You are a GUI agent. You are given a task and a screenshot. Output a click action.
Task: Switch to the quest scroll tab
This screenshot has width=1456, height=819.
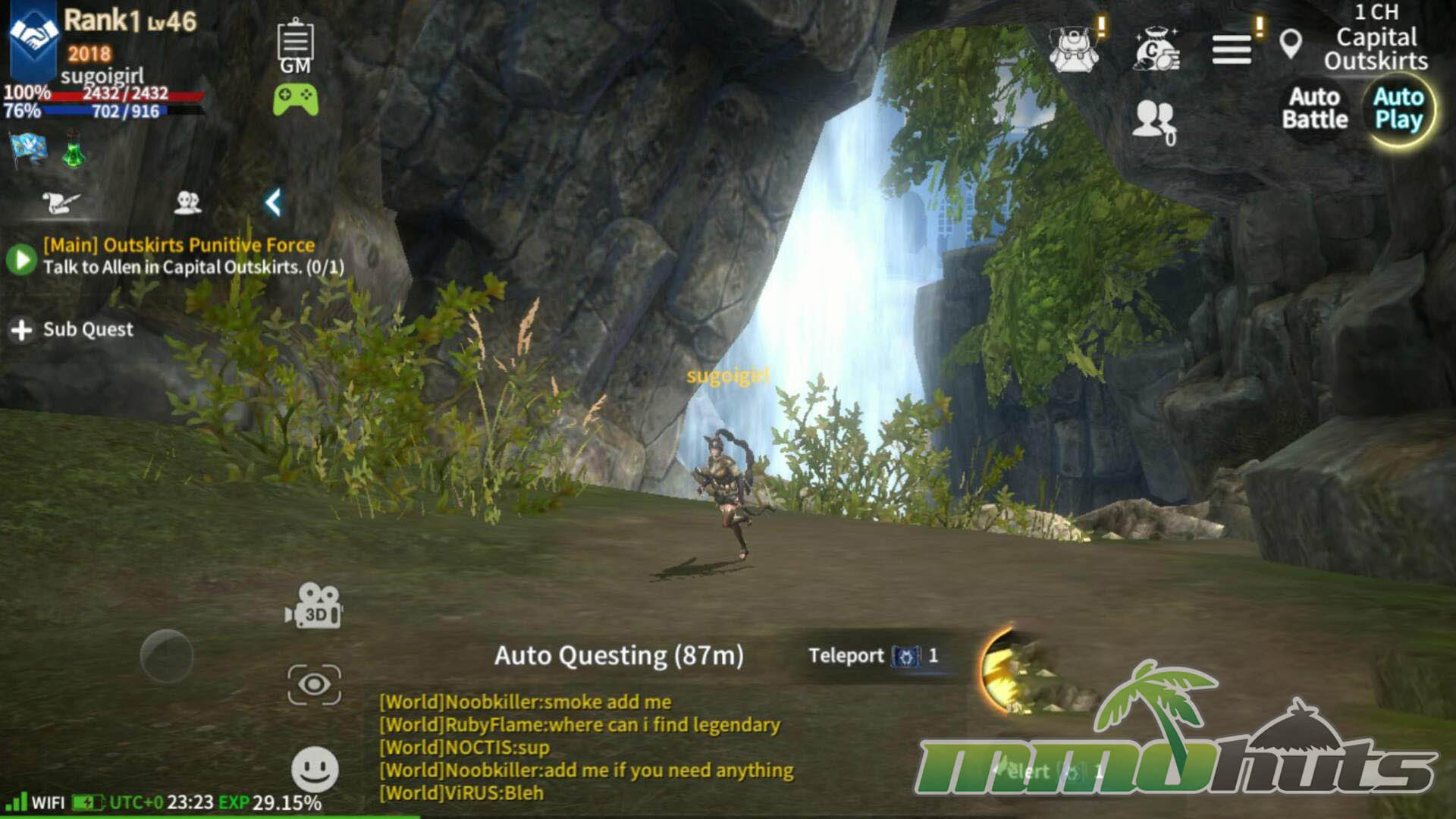pos(60,202)
